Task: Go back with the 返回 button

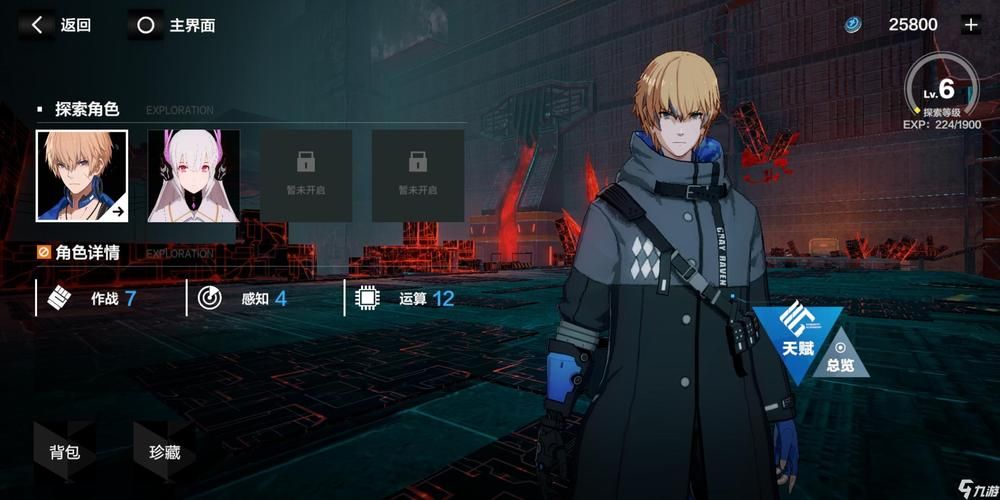Action: coord(60,25)
